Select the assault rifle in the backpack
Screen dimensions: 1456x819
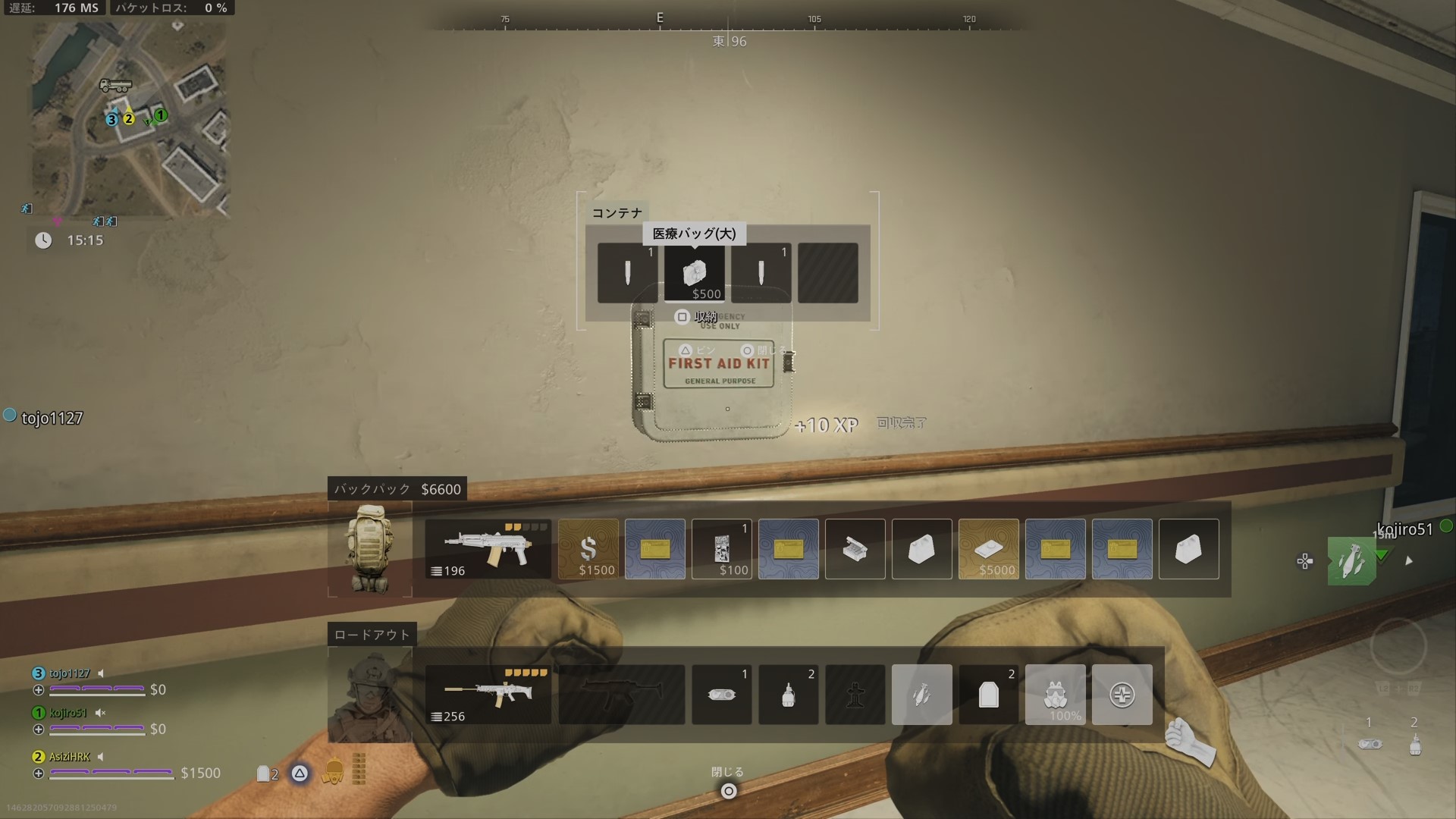[488, 548]
